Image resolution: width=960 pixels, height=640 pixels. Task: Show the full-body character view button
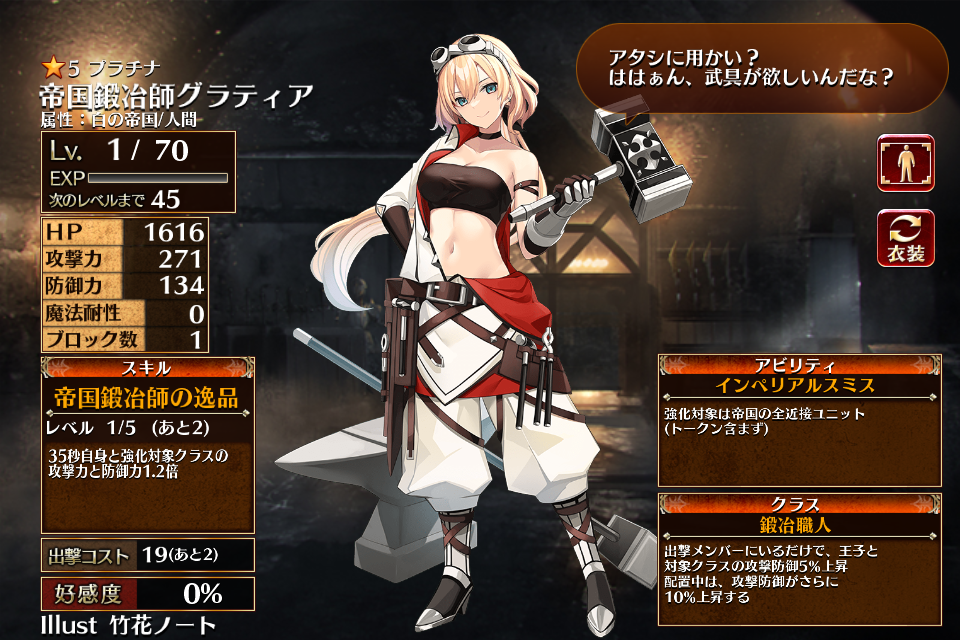[x=905, y=163]
